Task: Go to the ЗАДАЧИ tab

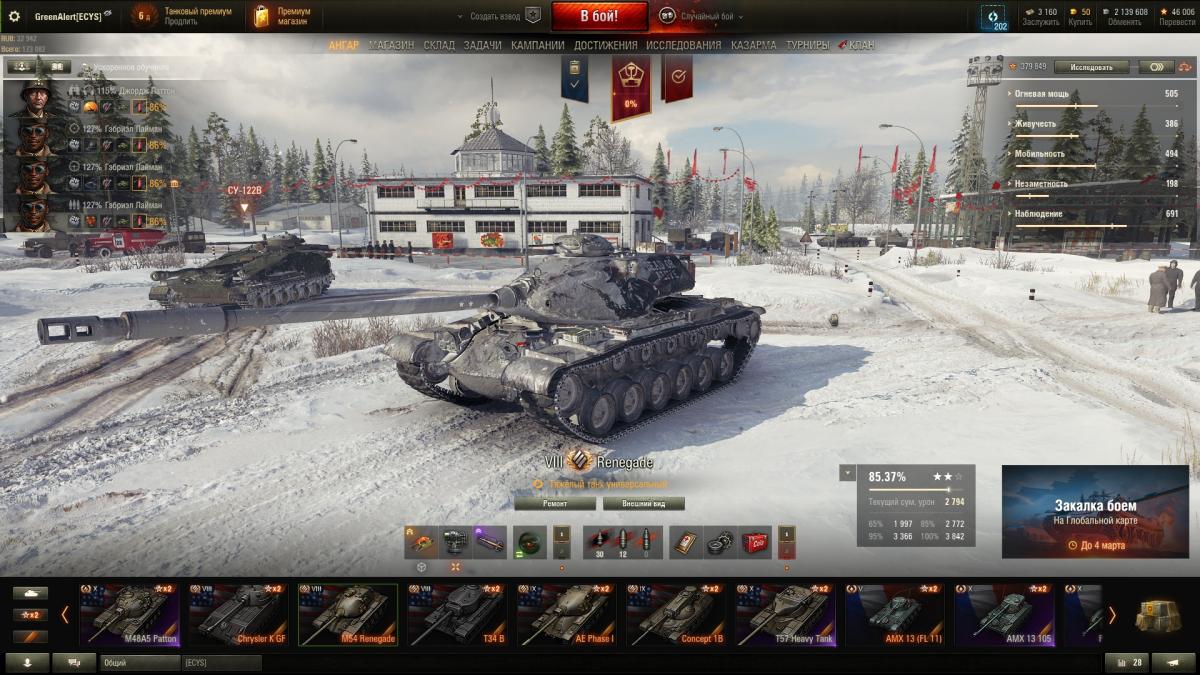Action: click(x=483, y=45)
